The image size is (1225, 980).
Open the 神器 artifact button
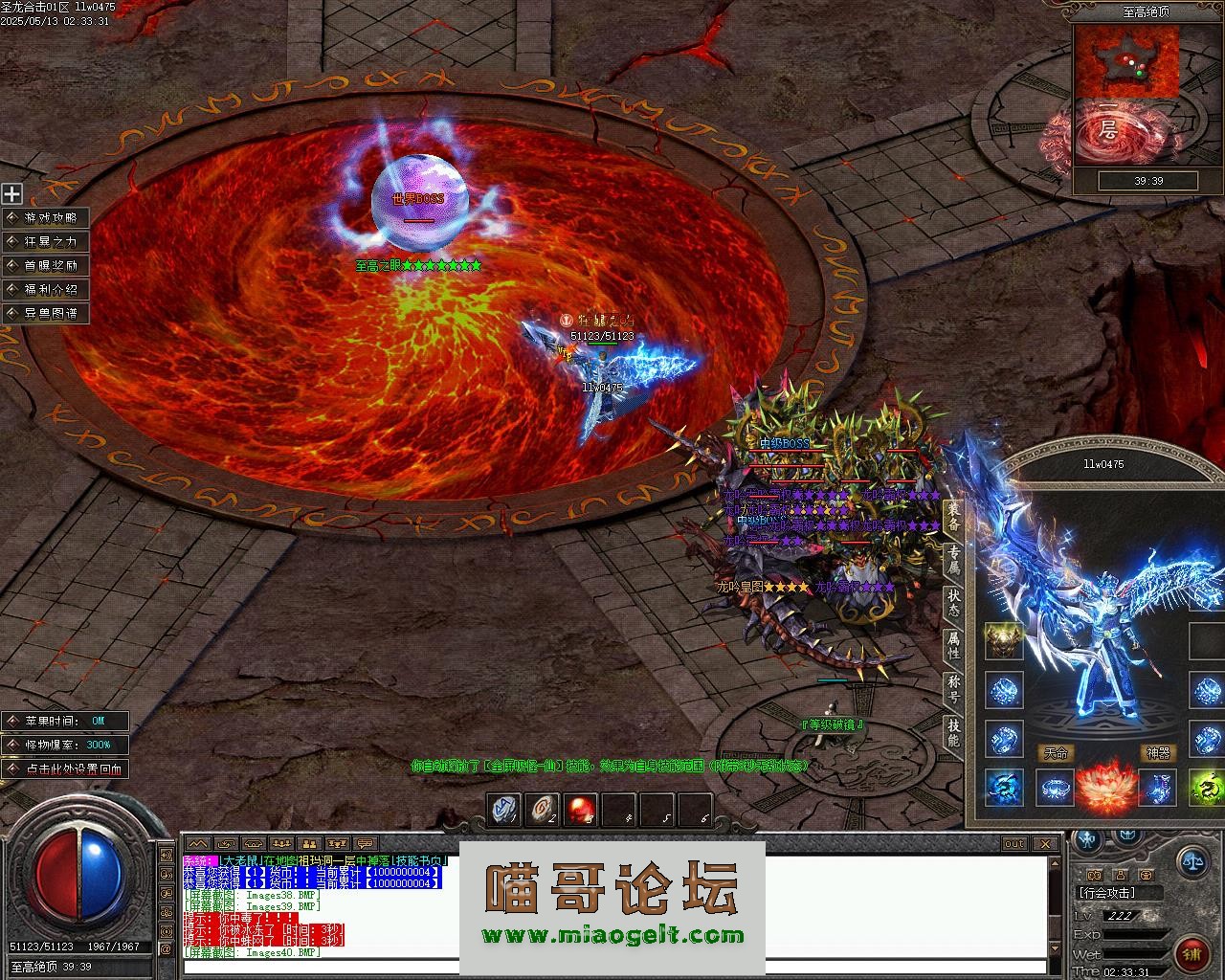point(1158,753)
